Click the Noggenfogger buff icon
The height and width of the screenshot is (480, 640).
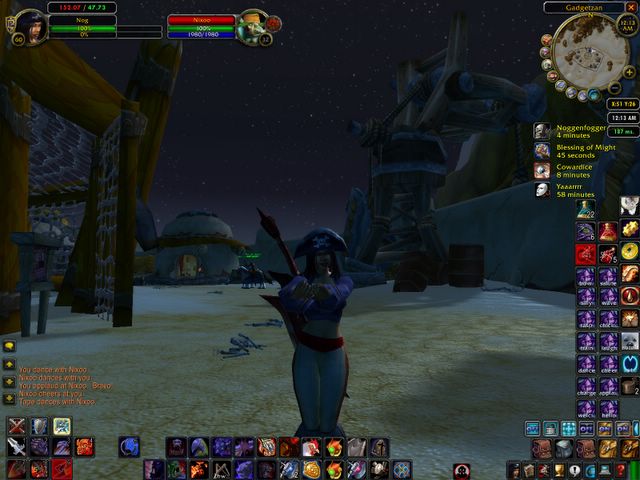coord(541,131)
